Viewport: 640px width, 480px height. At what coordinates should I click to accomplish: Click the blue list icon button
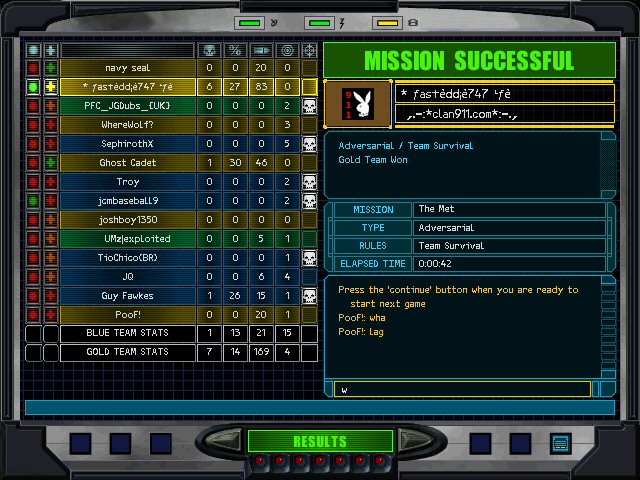click(559, 443)
